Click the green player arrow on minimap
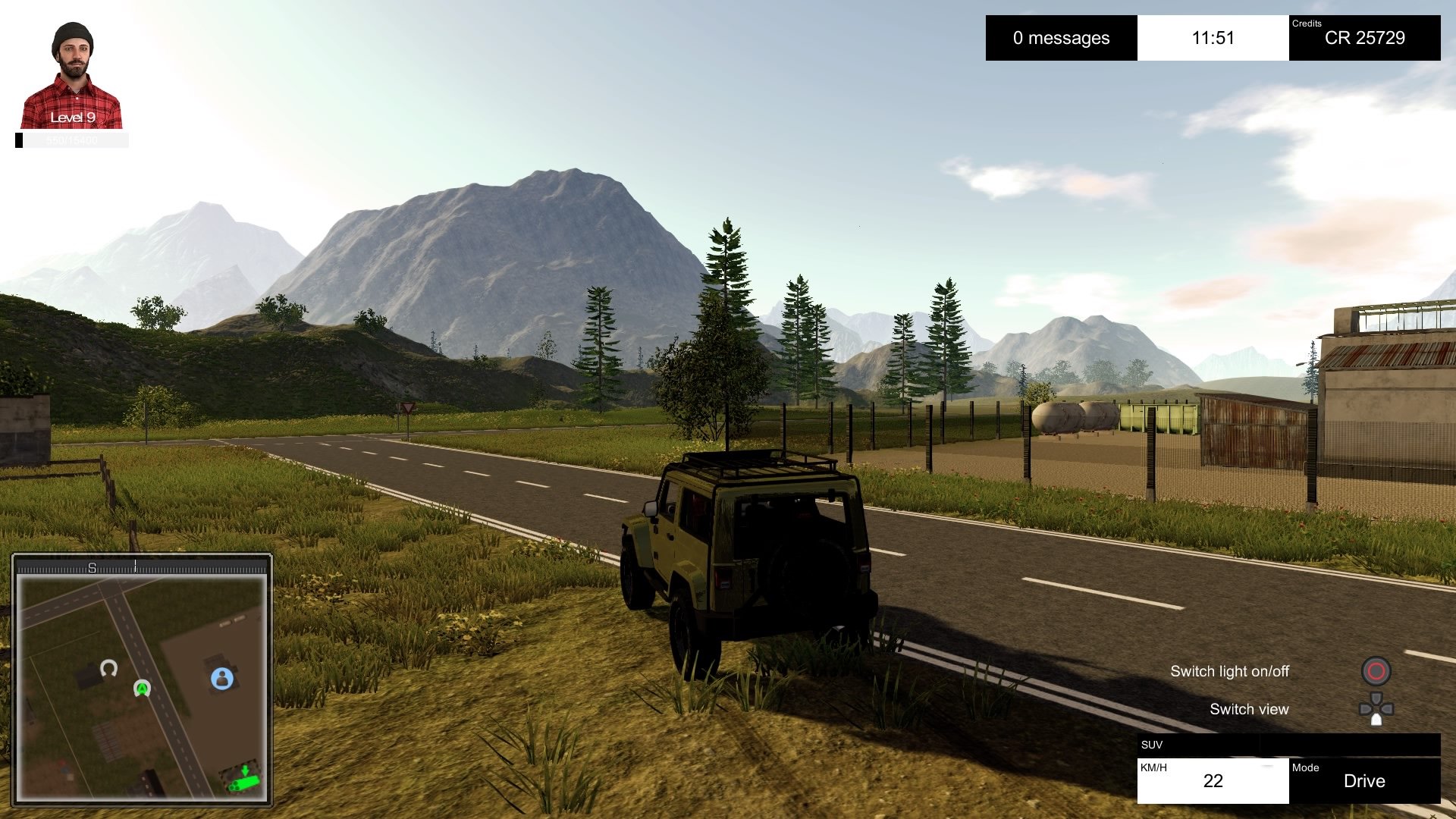Screen dimensions: 1456x819 tap(142, 689)
